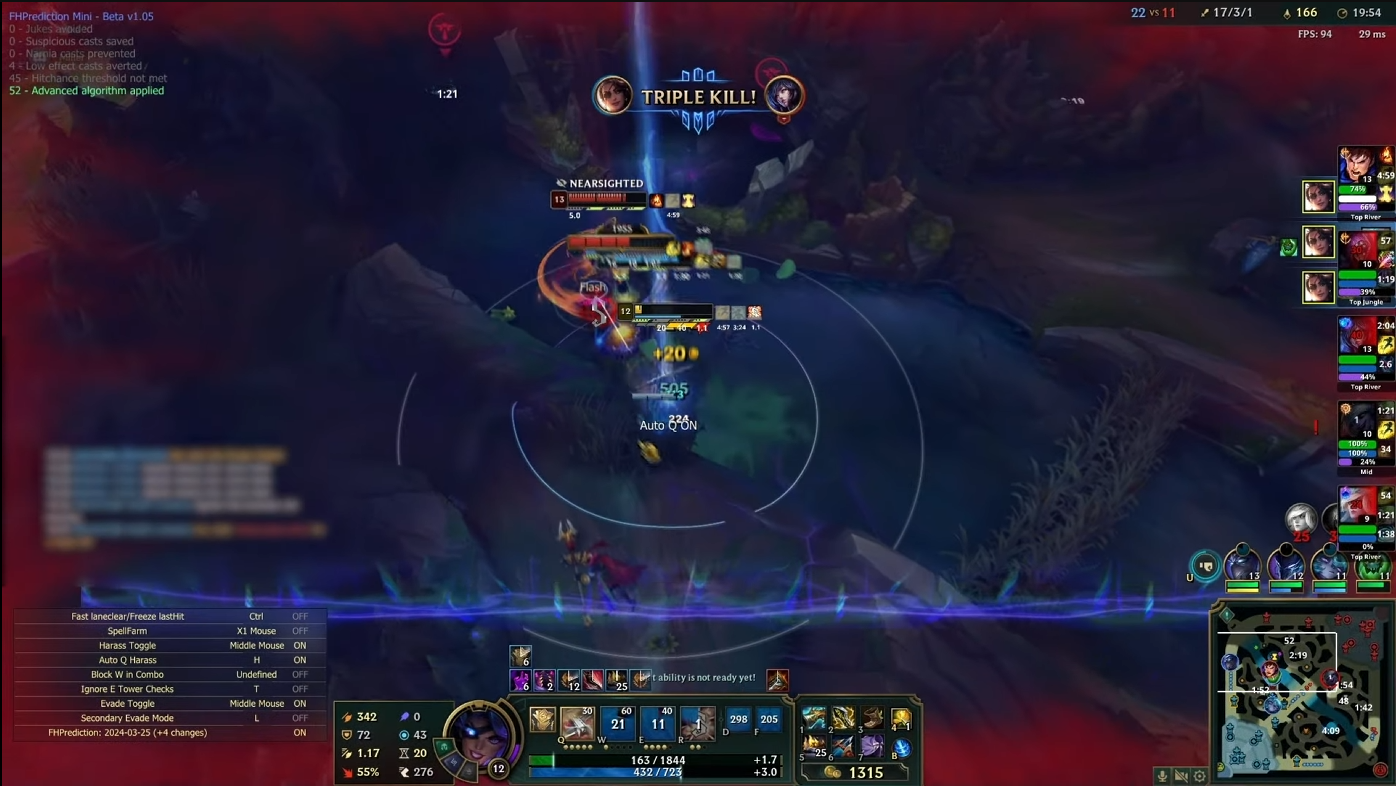
Task: Use the item in inventory slot 1
Action: pyautogui.click(x=815, y=719)
